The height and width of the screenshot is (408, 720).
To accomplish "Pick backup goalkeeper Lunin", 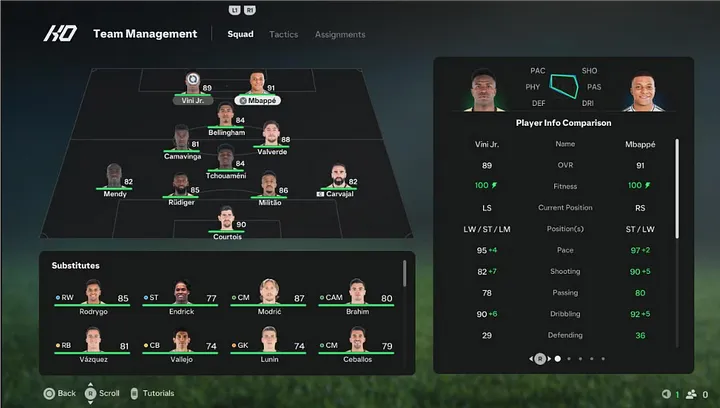I will [x=268, y=345].
